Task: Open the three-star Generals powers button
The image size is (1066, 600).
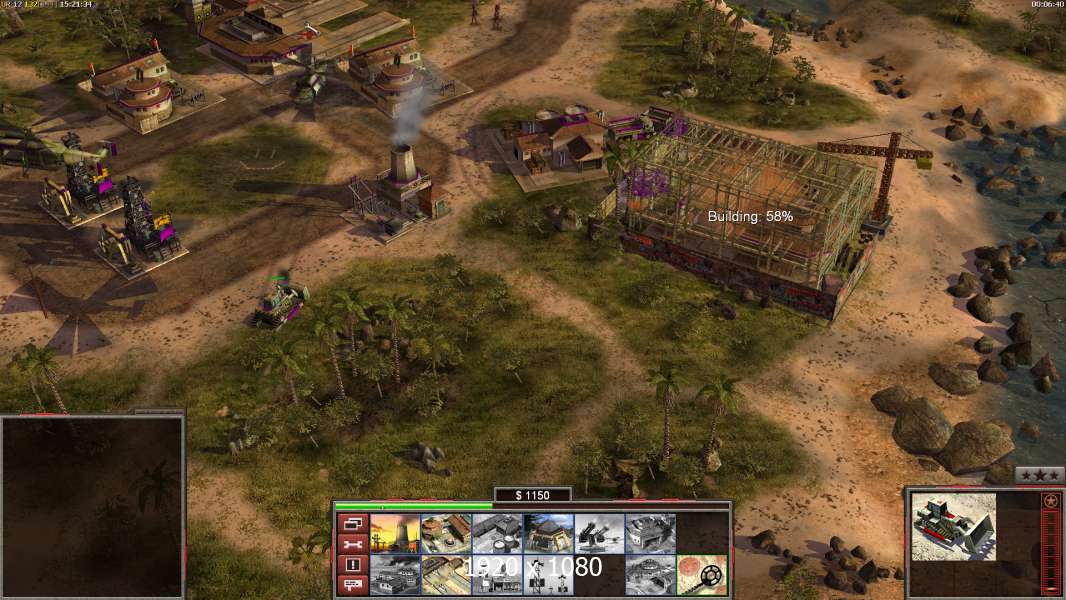Action: (x=1039, y=475)
